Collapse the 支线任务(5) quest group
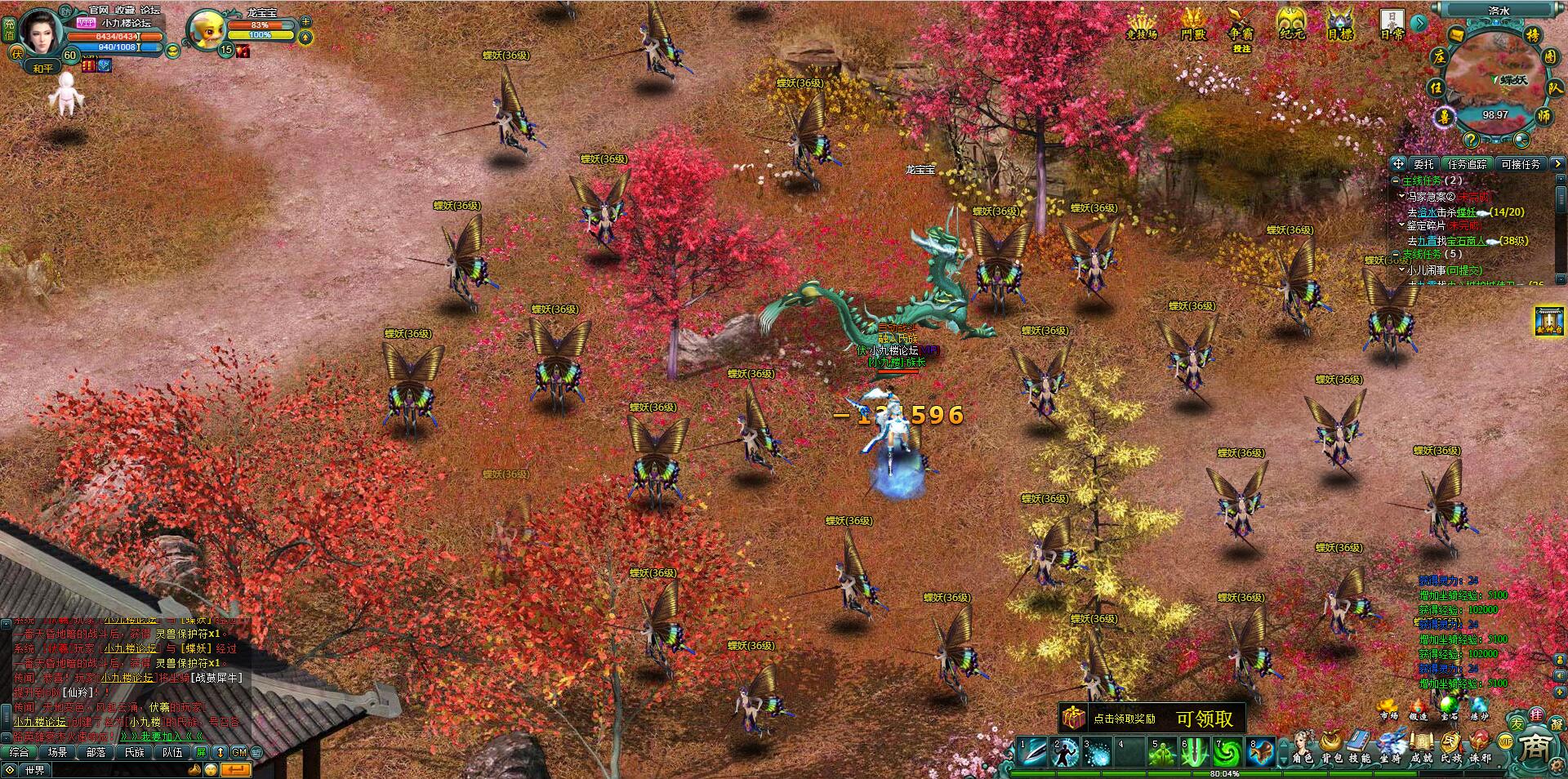Image resolution: width=1568 pixels, height=779 pixels. [1396, 256]
